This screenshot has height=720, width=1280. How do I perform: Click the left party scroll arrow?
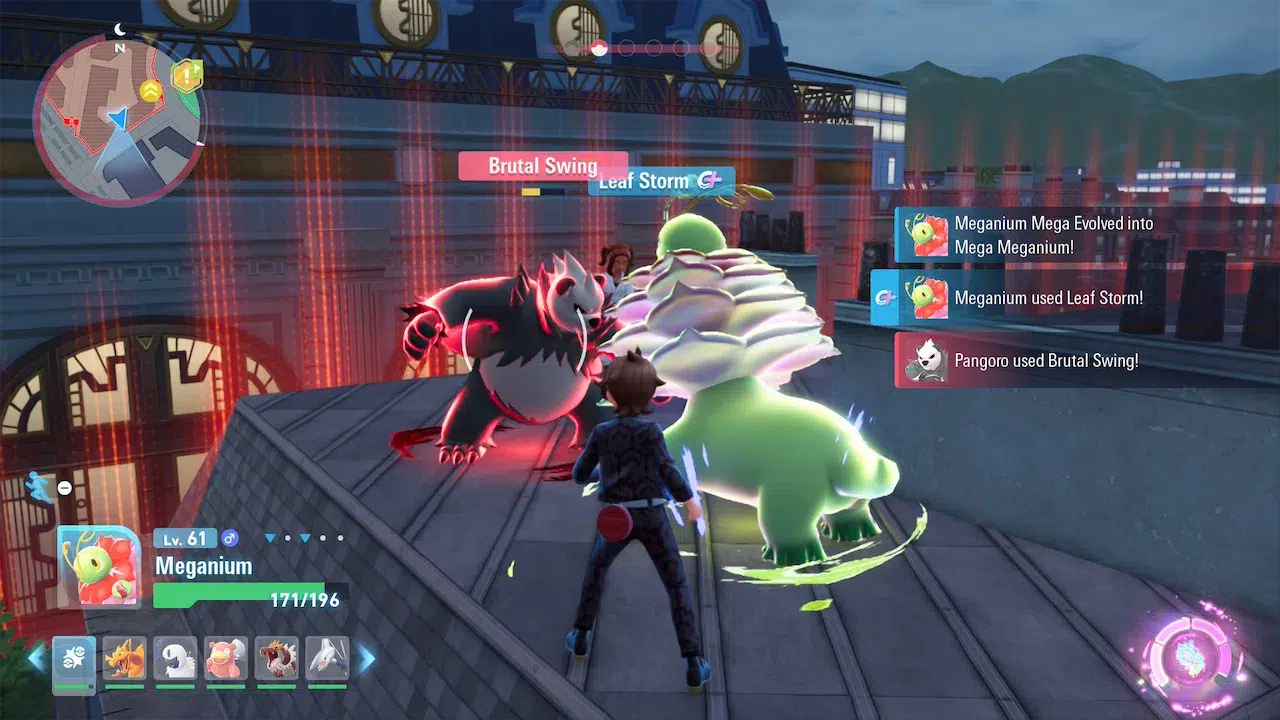(x=36, y=658)
